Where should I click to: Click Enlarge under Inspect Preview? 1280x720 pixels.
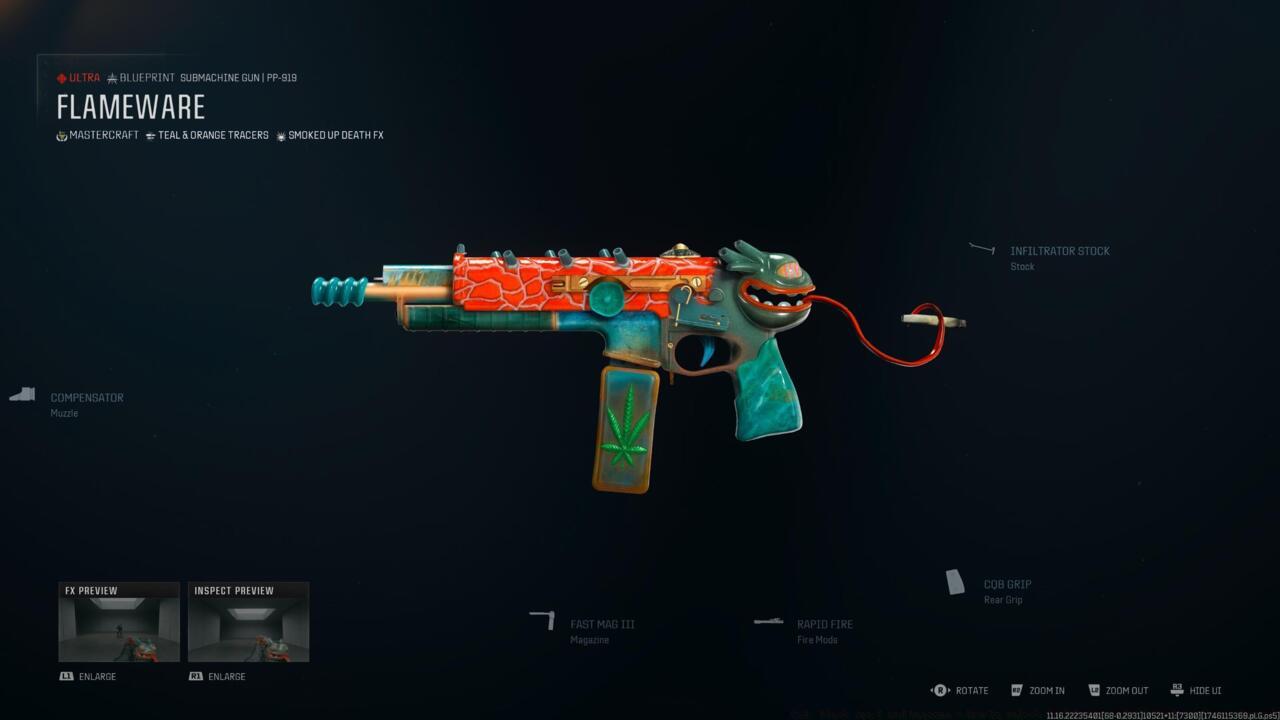coord(217,676)
